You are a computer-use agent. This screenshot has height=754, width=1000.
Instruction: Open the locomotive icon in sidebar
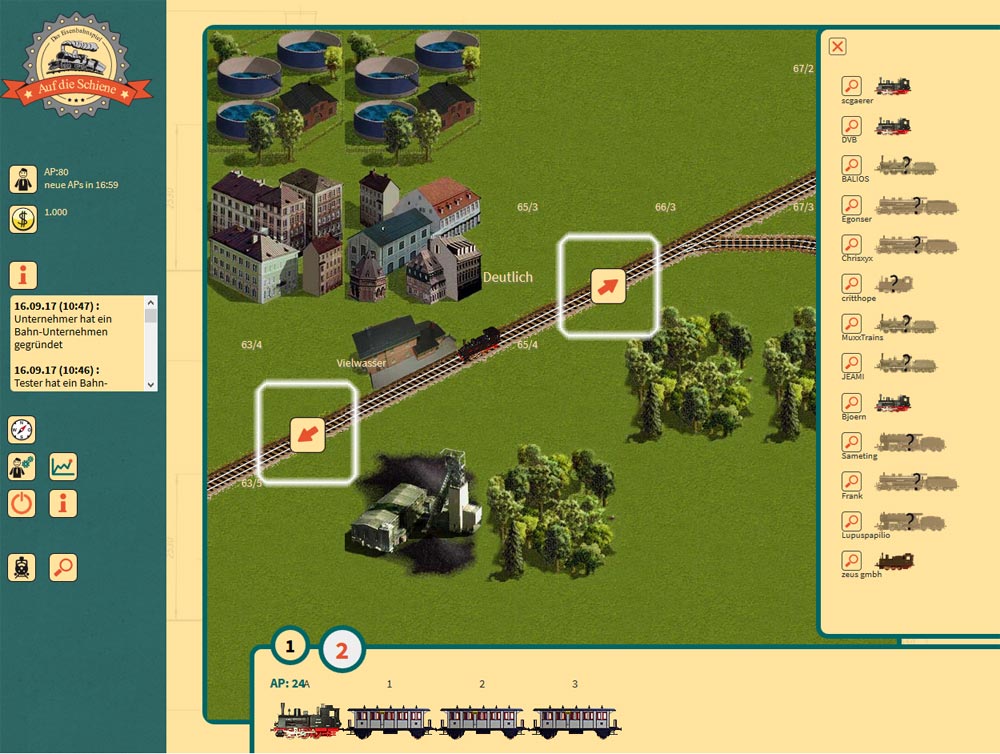tap(22, 567)
